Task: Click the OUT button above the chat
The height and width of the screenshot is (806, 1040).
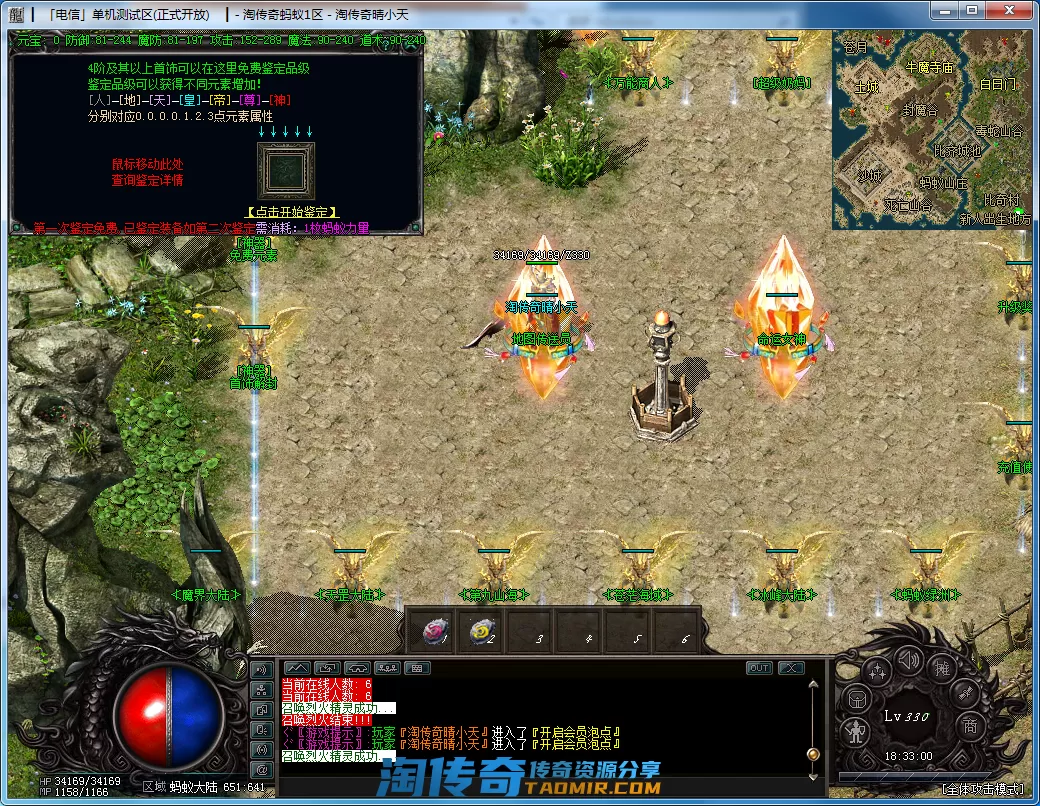Action: (759, 668)
